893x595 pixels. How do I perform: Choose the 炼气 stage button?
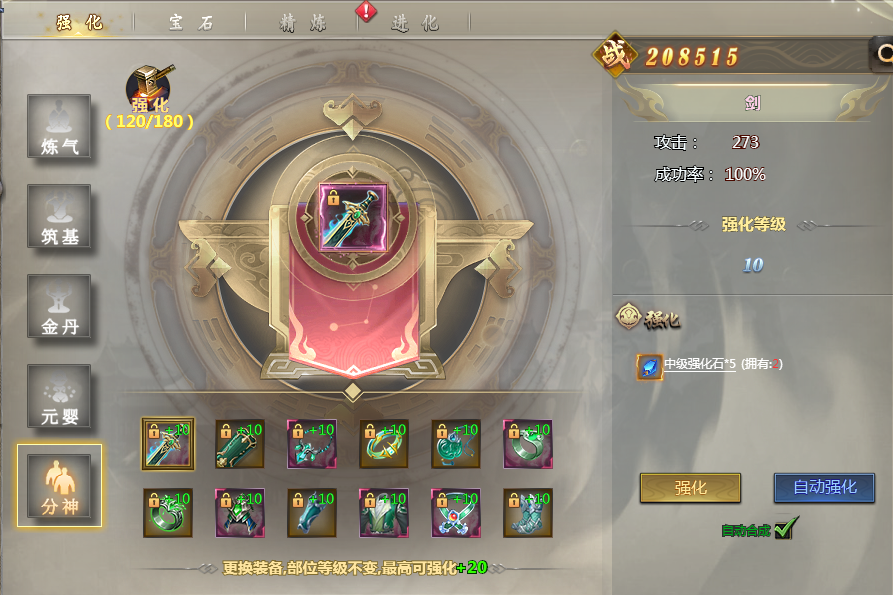pyautogui.click(x=59, y=127)
